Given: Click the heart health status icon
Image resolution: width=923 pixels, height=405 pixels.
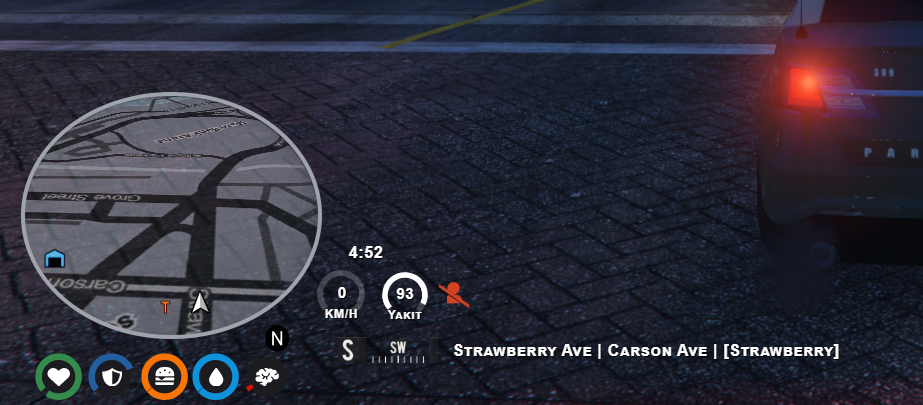Looking at the screenshot, I should [59, 377].
